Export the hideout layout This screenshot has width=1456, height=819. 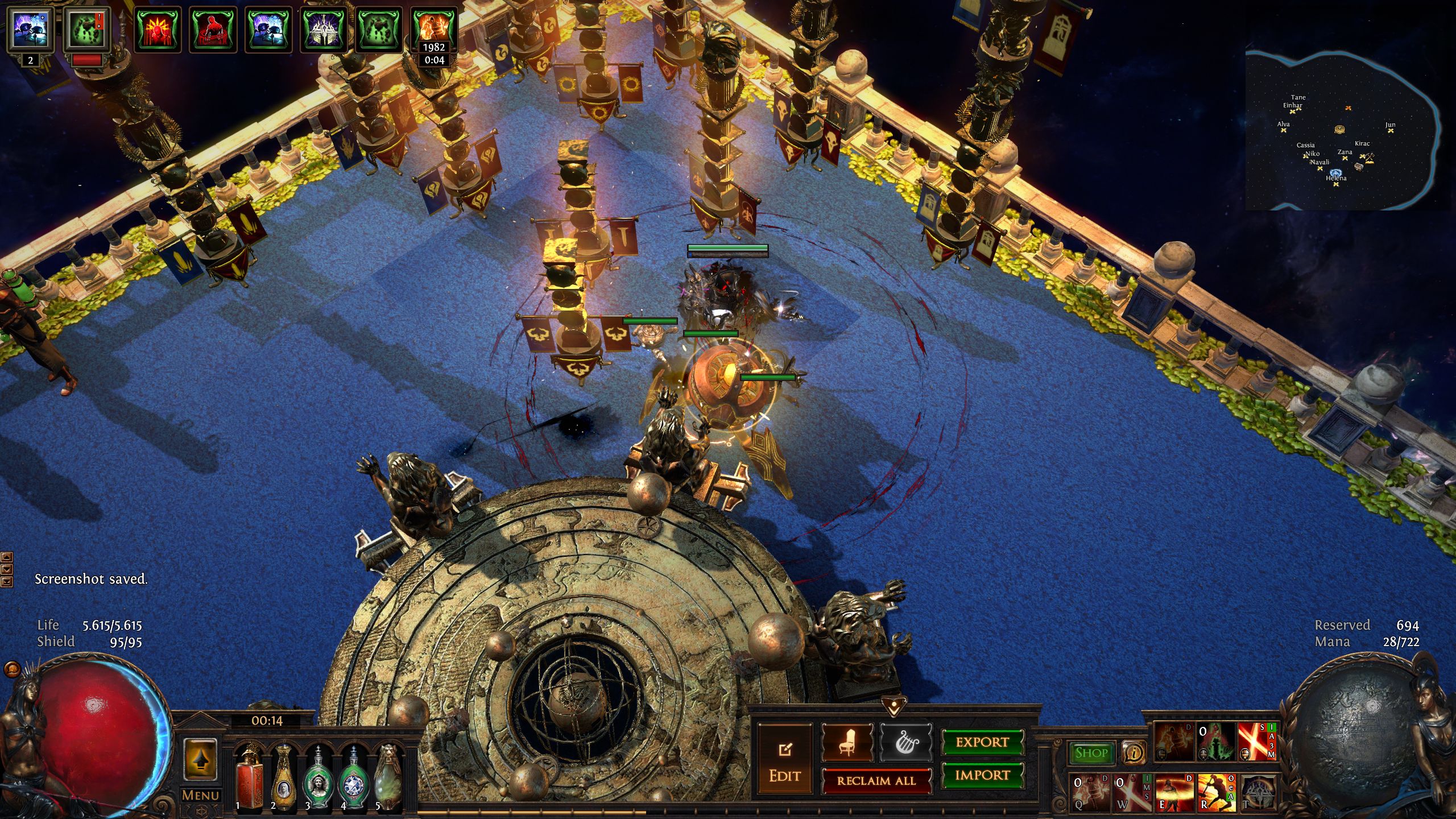click(982, 742)
